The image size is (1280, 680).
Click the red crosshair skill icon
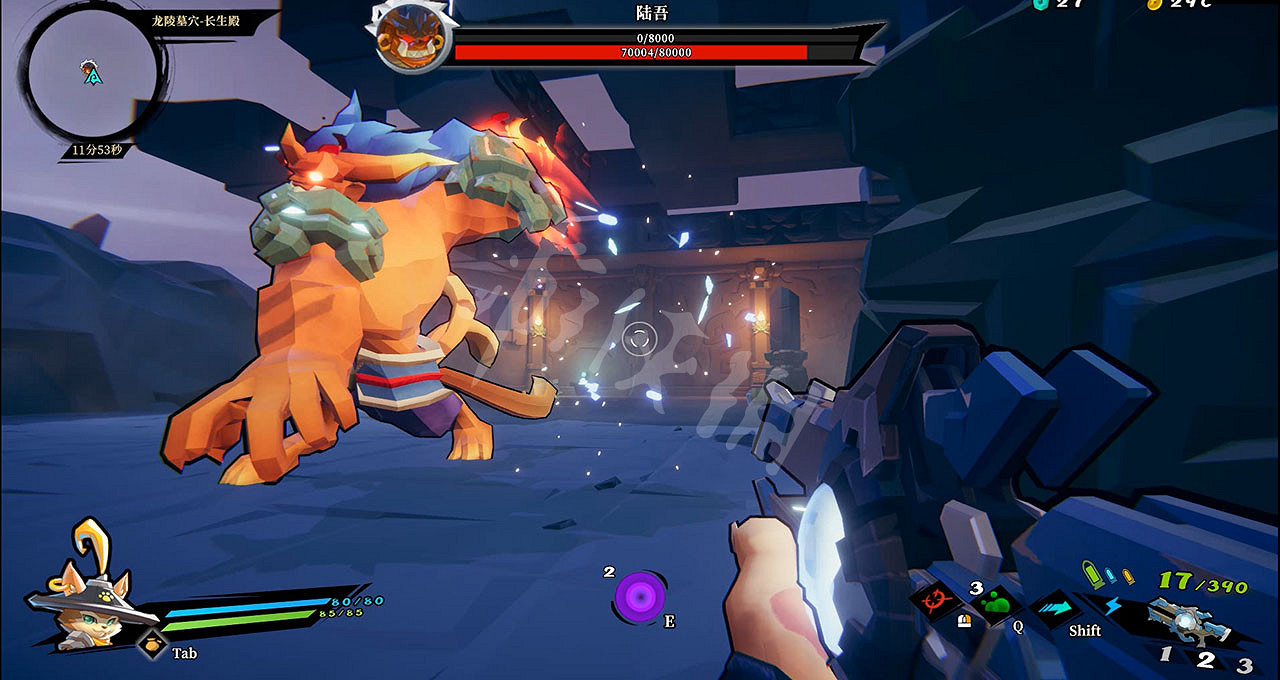pos(936,602)
